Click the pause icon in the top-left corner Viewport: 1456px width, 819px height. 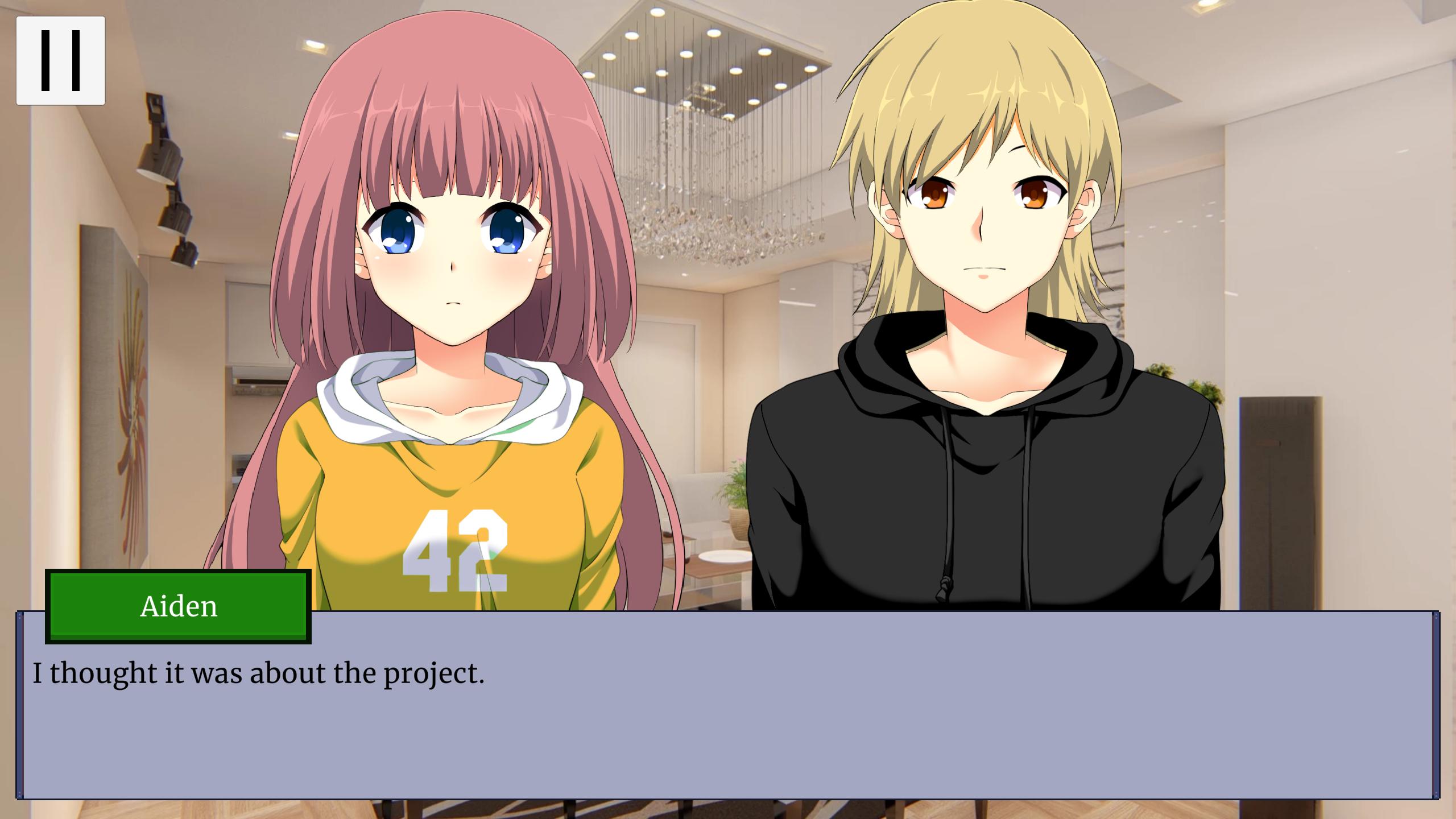[60, 60]
